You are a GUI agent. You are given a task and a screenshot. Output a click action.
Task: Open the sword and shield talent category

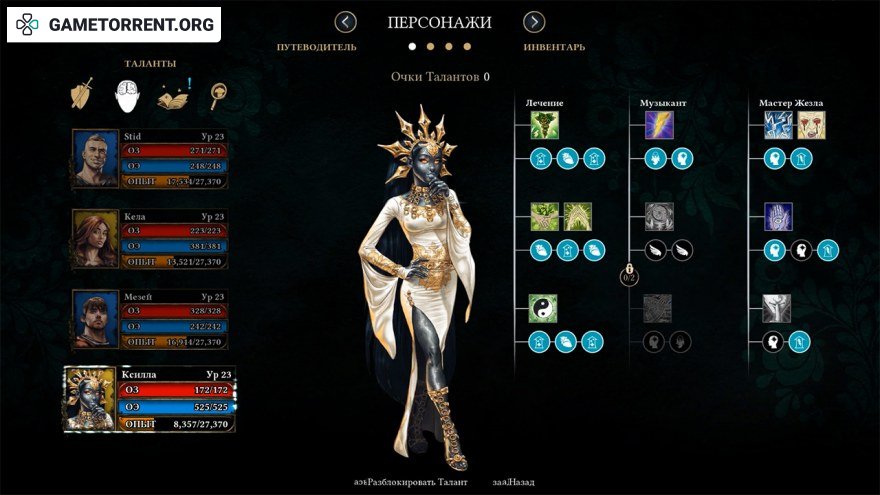tap(82, 94)
